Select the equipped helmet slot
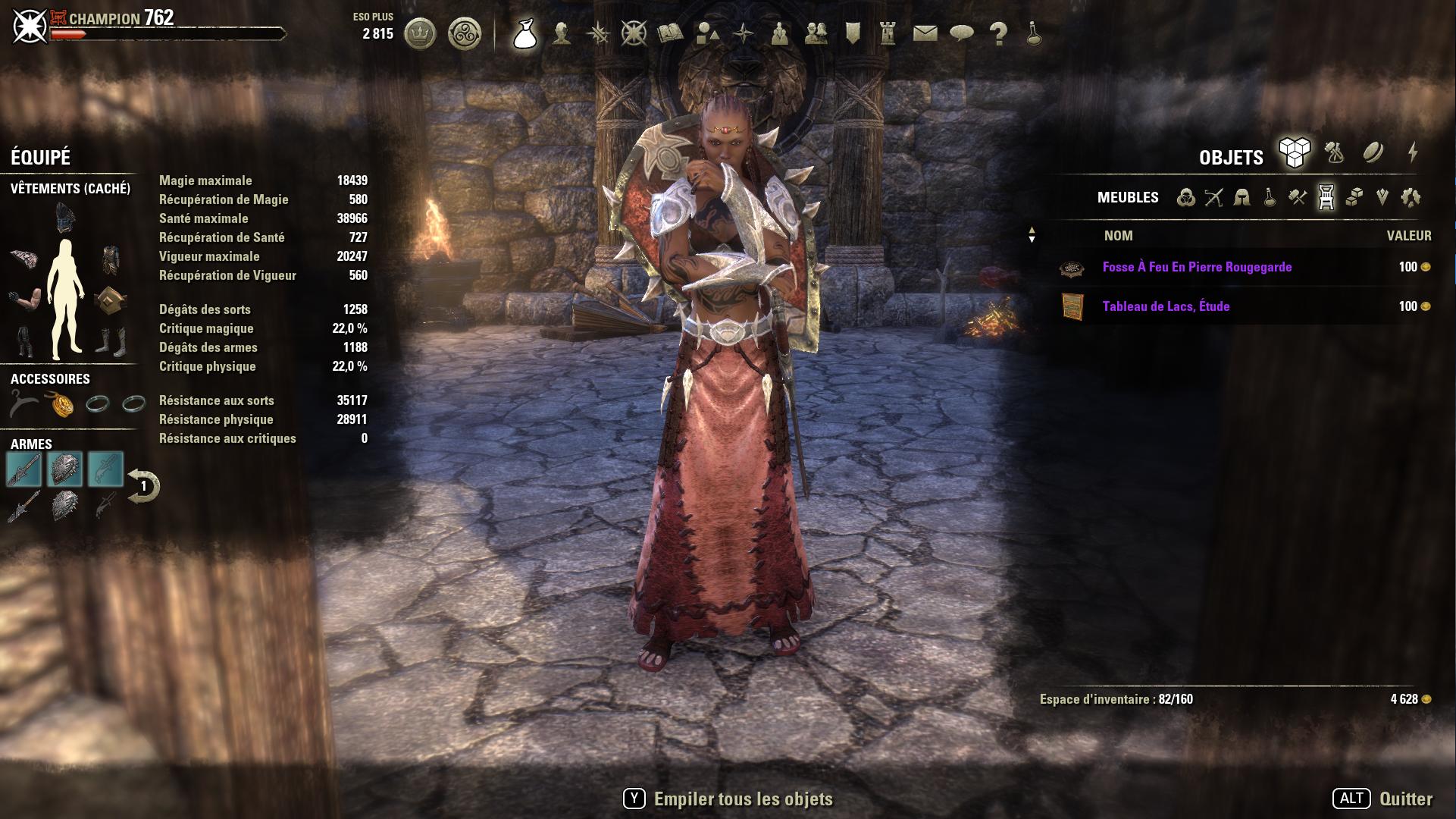 (x=66, y=218)
